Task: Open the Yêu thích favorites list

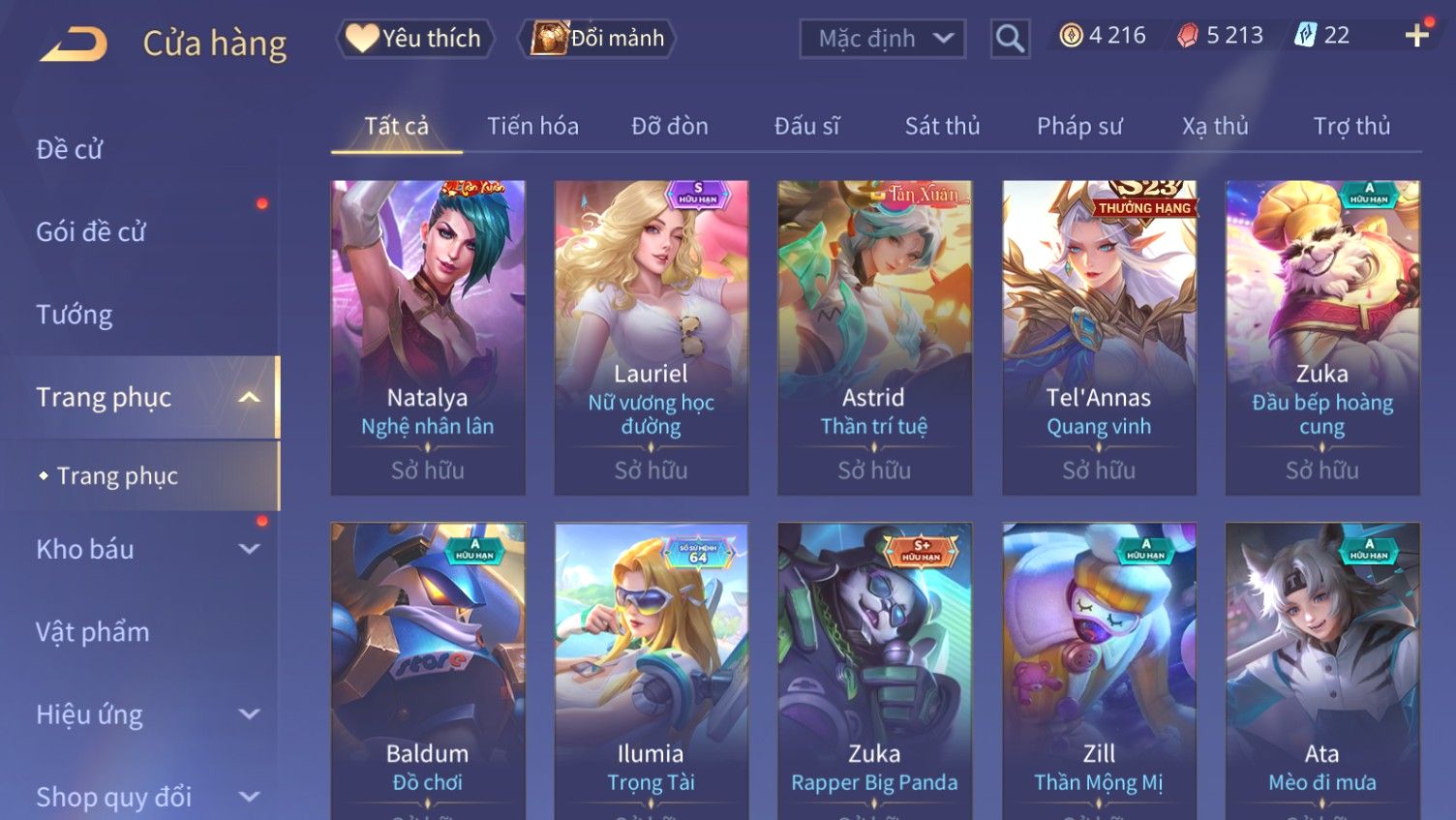Action: (415, 39)
